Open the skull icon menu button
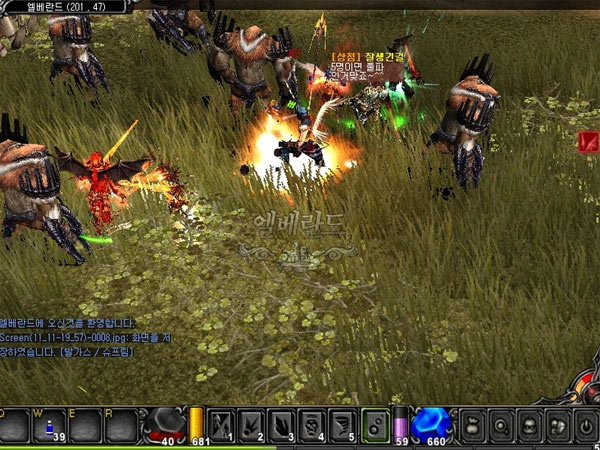Screen dimensions: 600x450 530,424
